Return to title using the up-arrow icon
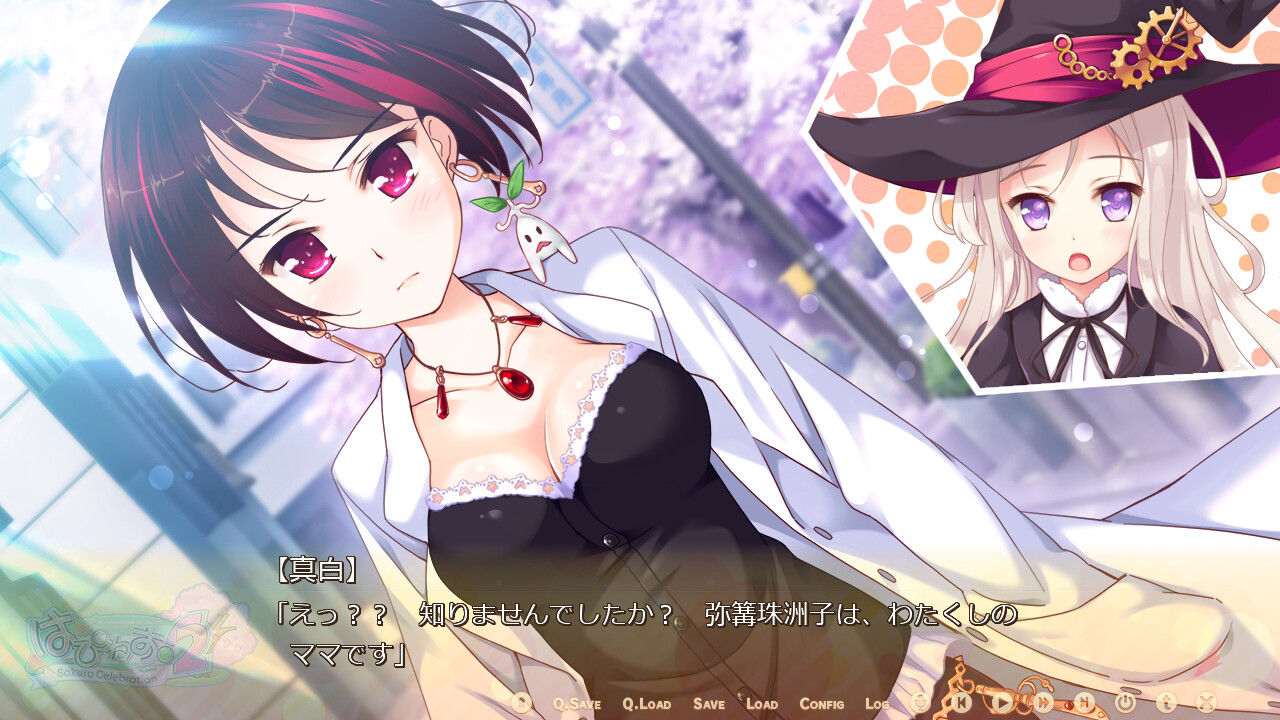The height and width of the screenshot is (720, 1280). point(1166,701)
